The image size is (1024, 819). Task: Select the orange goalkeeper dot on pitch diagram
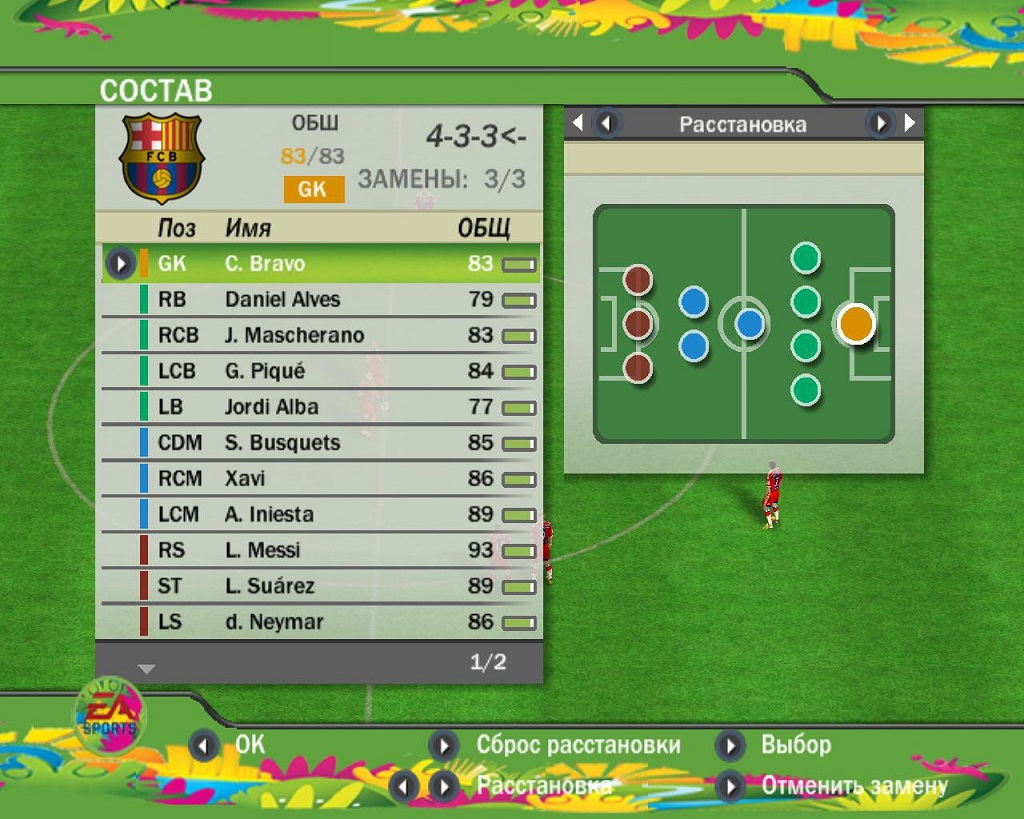coord(856,324)
